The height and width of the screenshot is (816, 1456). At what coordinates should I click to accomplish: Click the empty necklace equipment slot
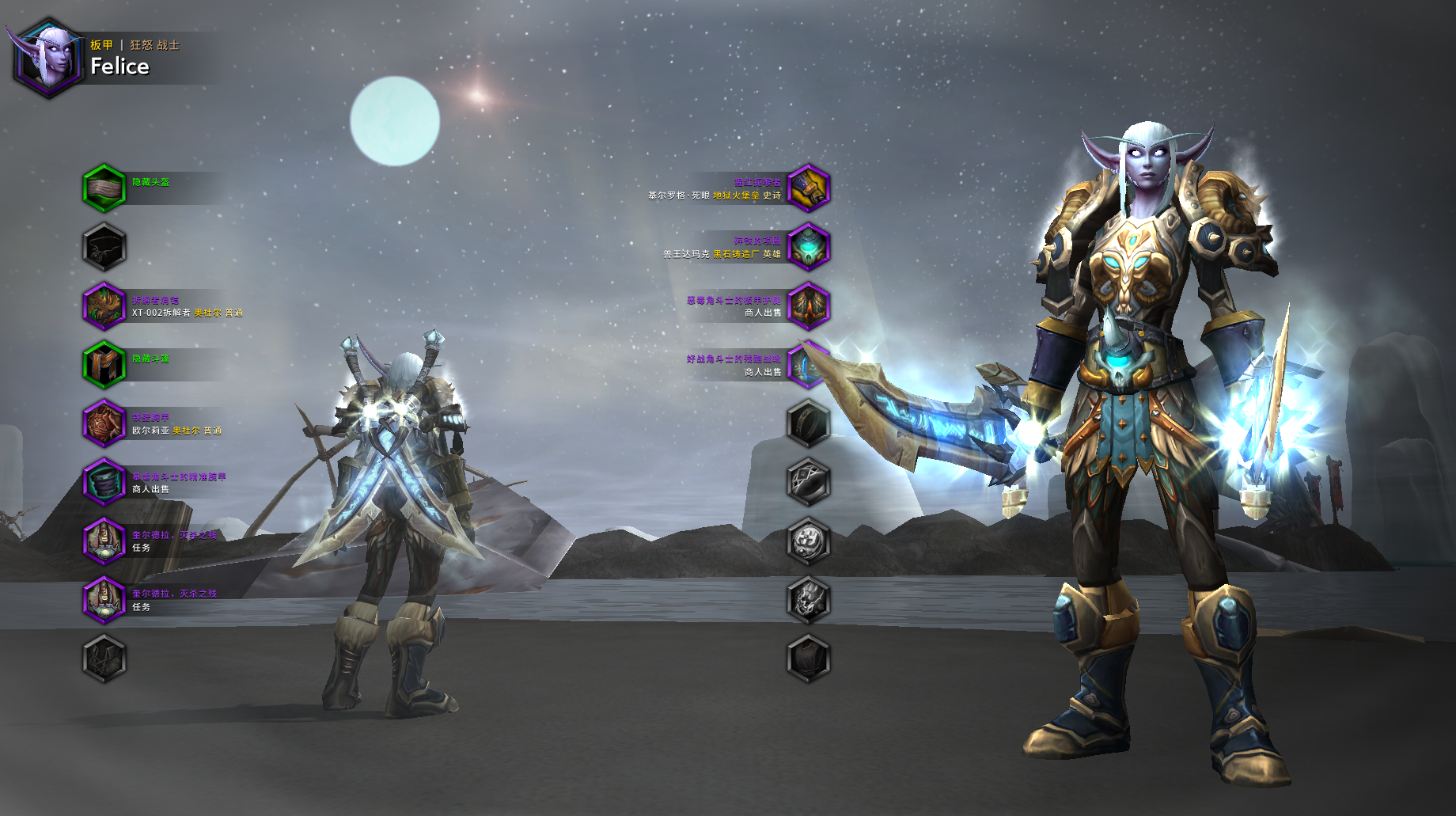[104, 247]
